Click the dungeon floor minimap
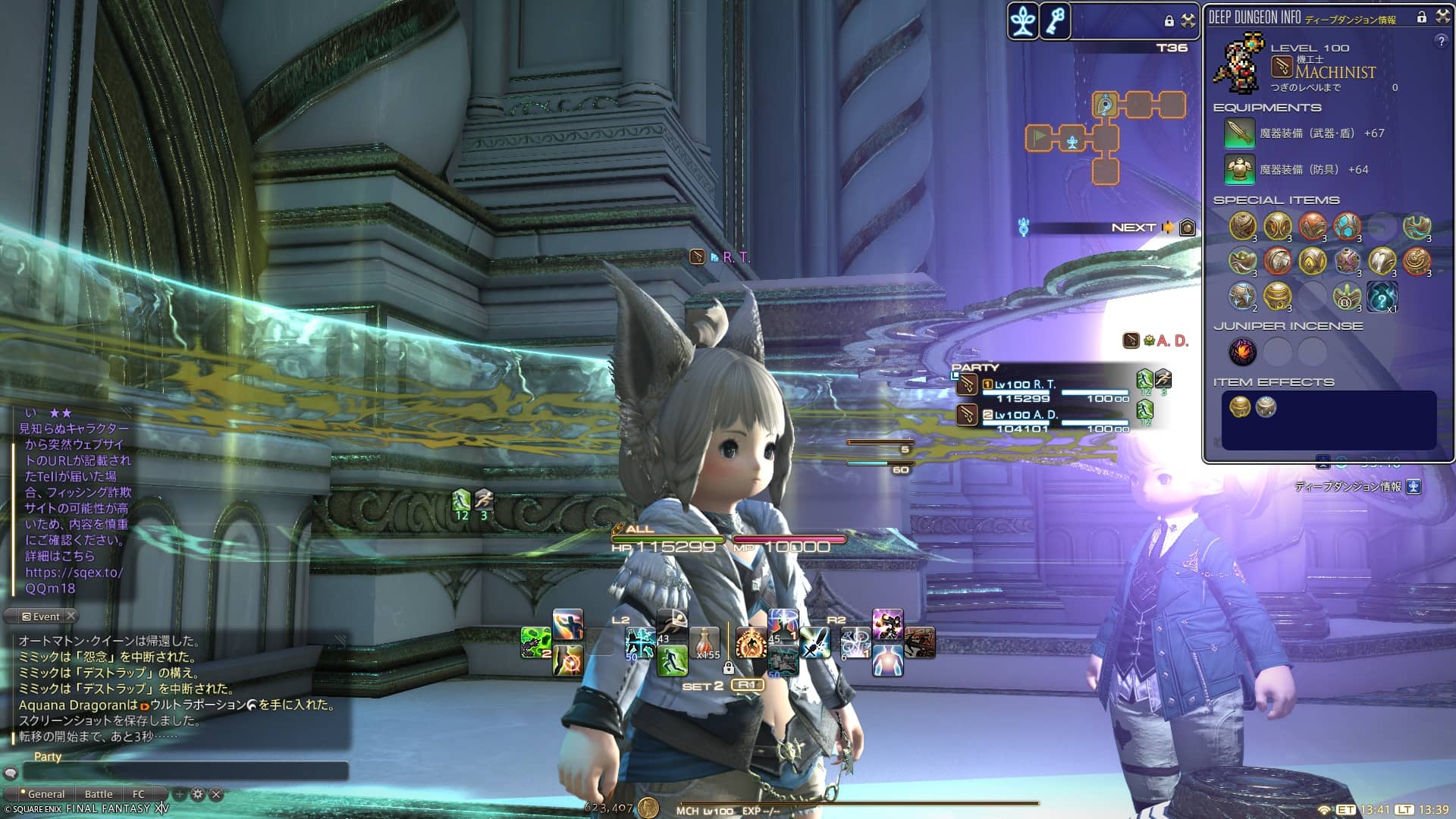 [x=1105, y=136]
